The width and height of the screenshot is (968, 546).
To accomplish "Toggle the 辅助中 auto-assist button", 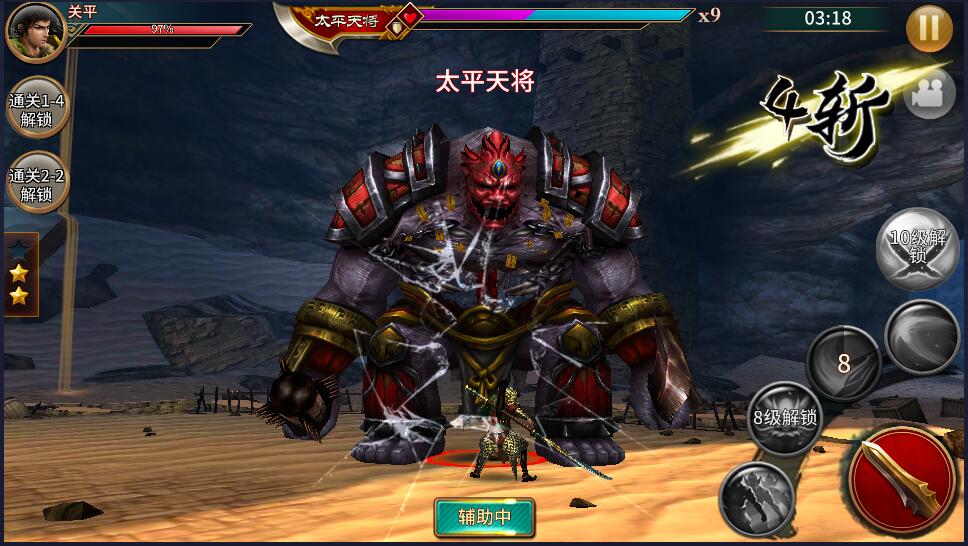I will 484,517.
